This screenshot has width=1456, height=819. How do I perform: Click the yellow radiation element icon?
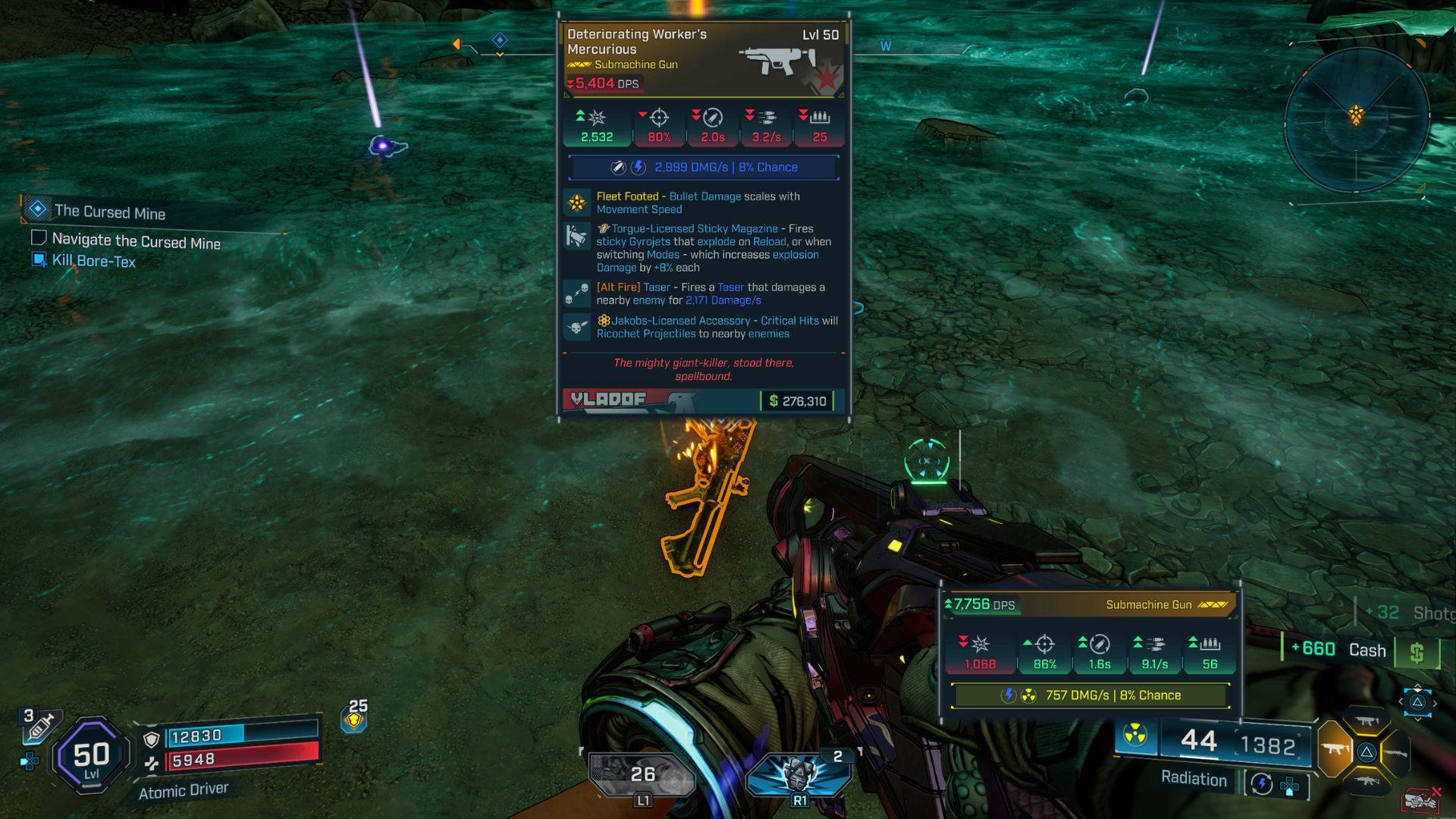[x=1134, y=734]
